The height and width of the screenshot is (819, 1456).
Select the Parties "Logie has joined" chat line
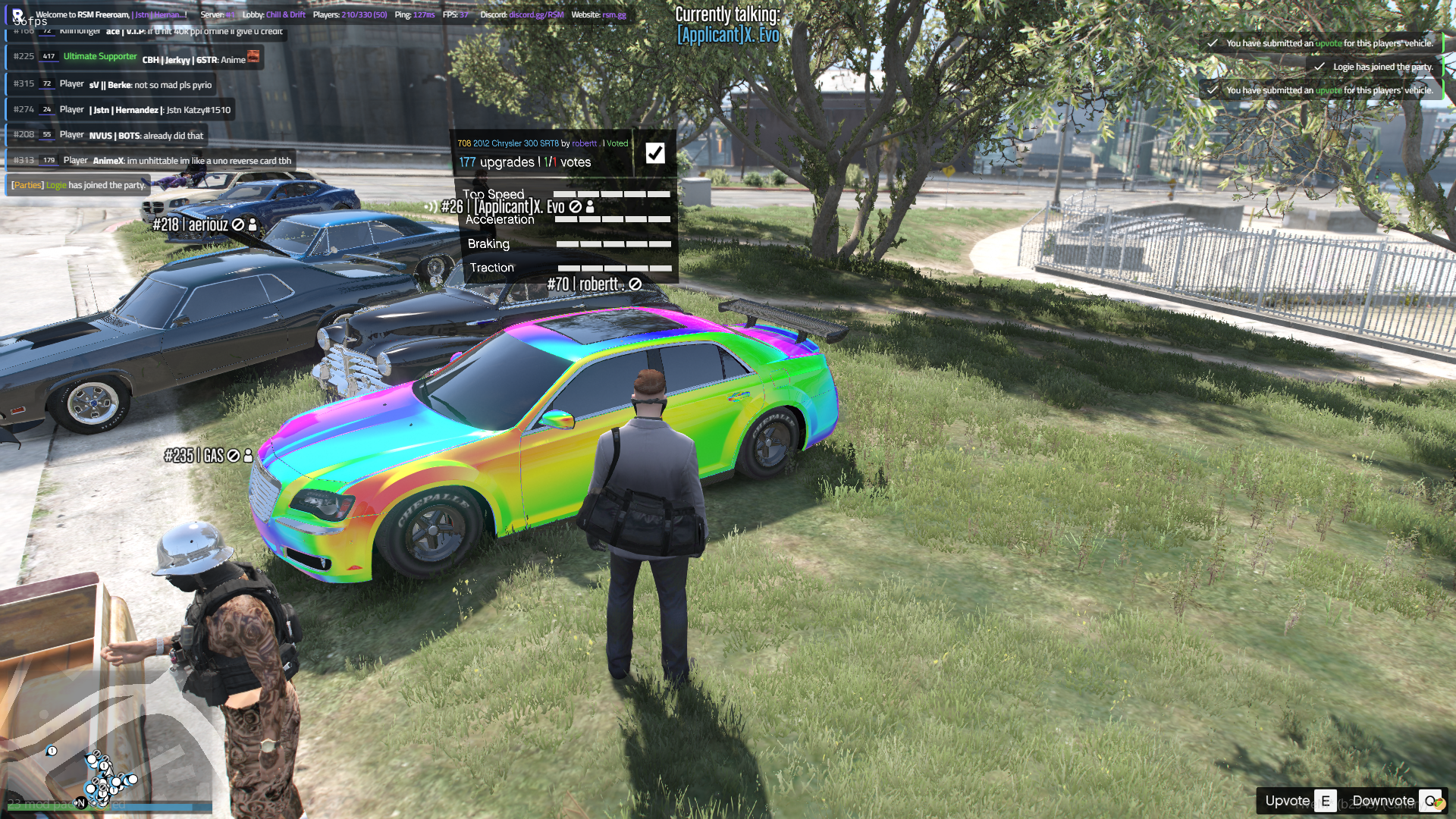pyautogui.click(x=78, y=185)
